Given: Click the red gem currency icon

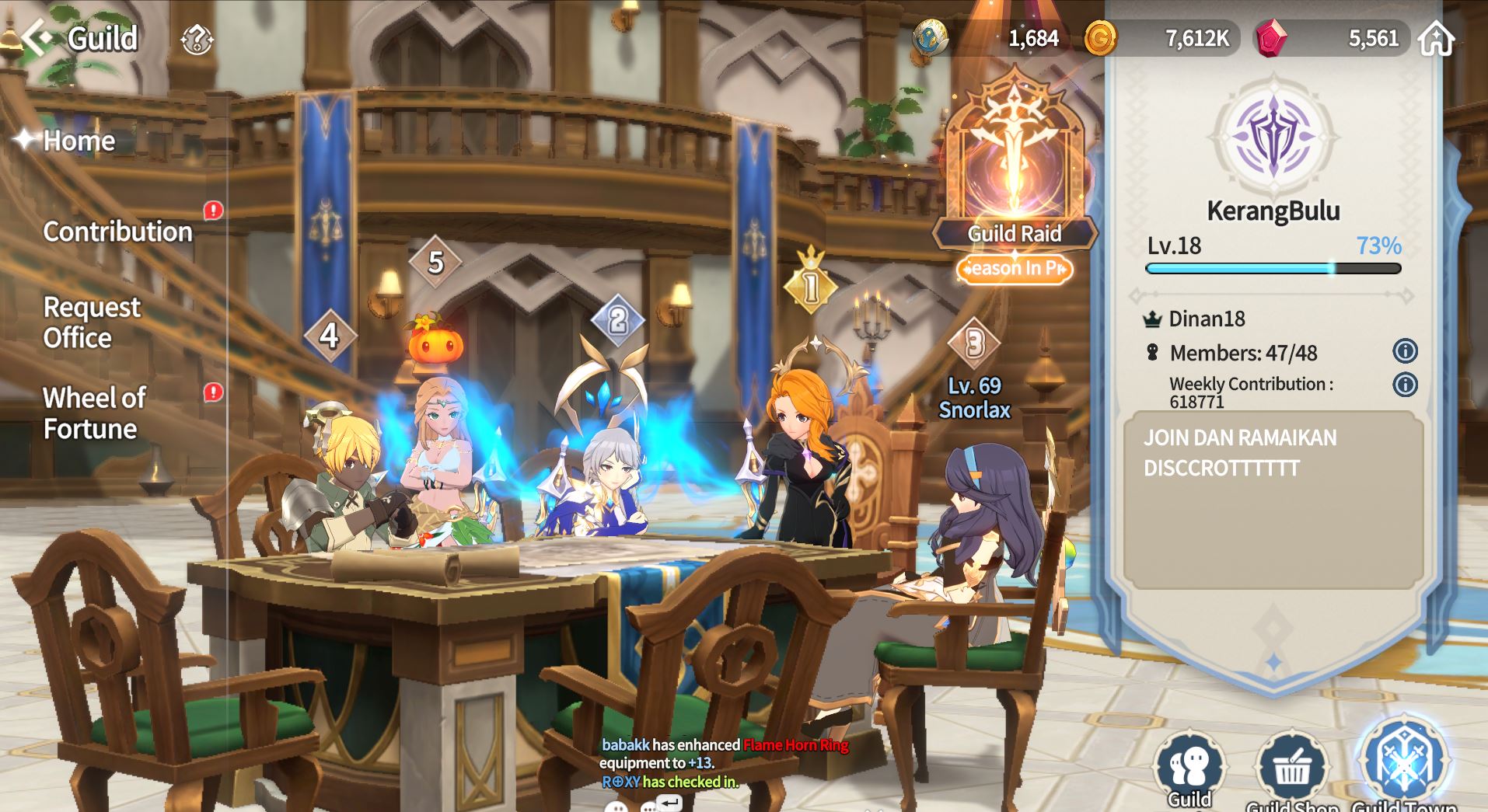Looking at the screenshot, I should point(1271,37).
